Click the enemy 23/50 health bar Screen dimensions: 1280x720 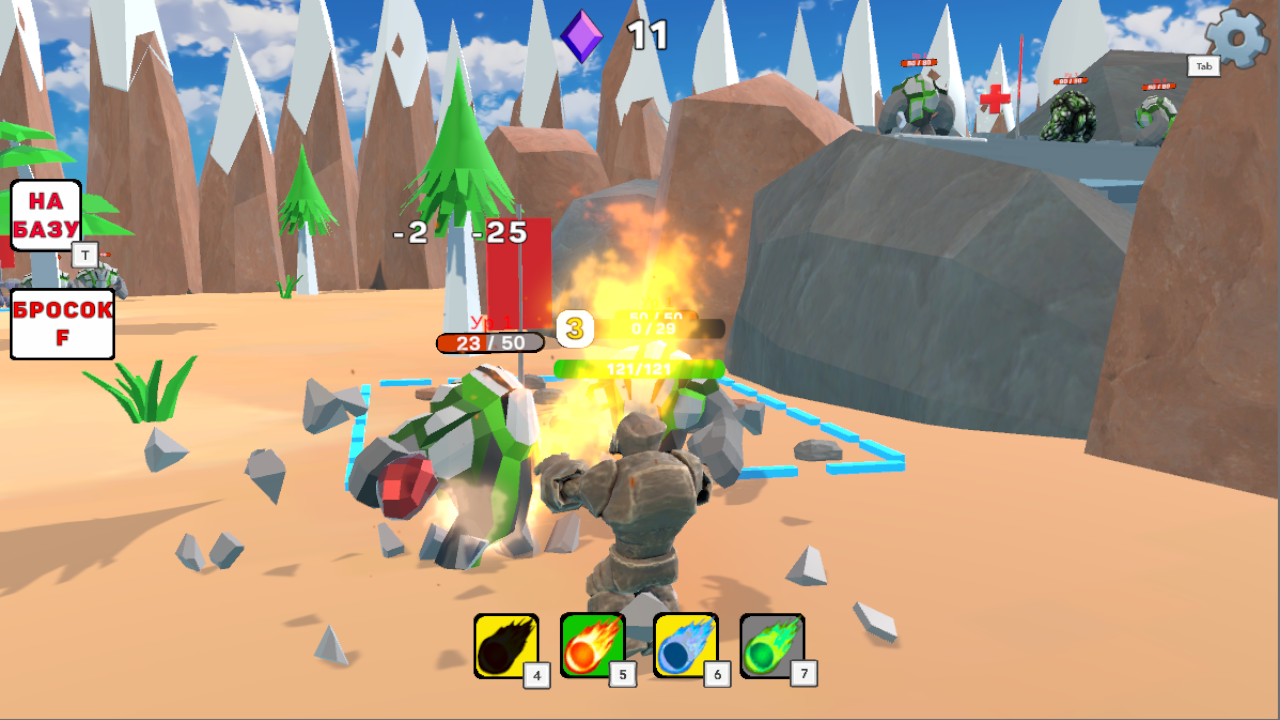point(490,343)
